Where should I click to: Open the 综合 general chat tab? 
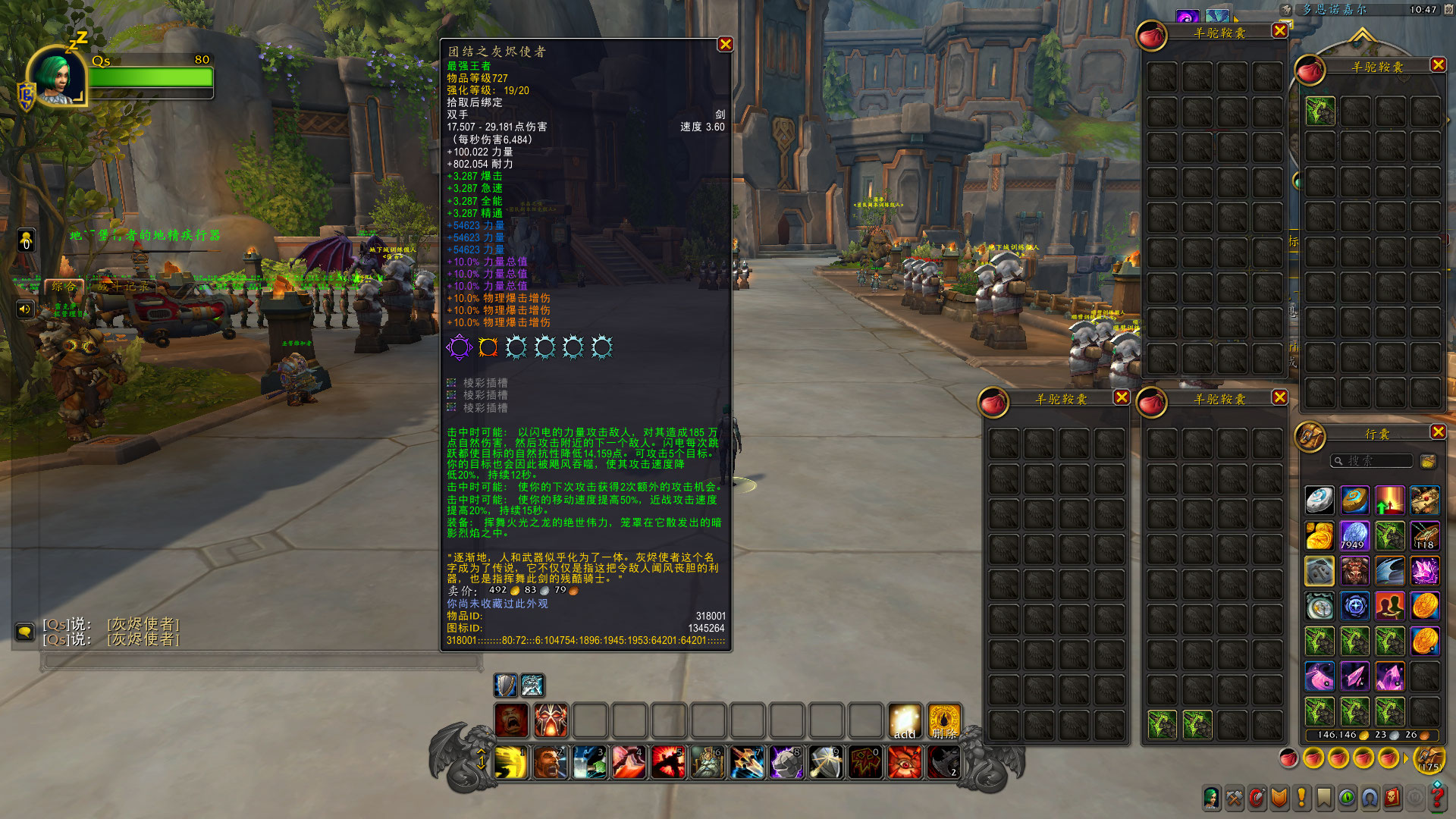[x=64, y=287]
